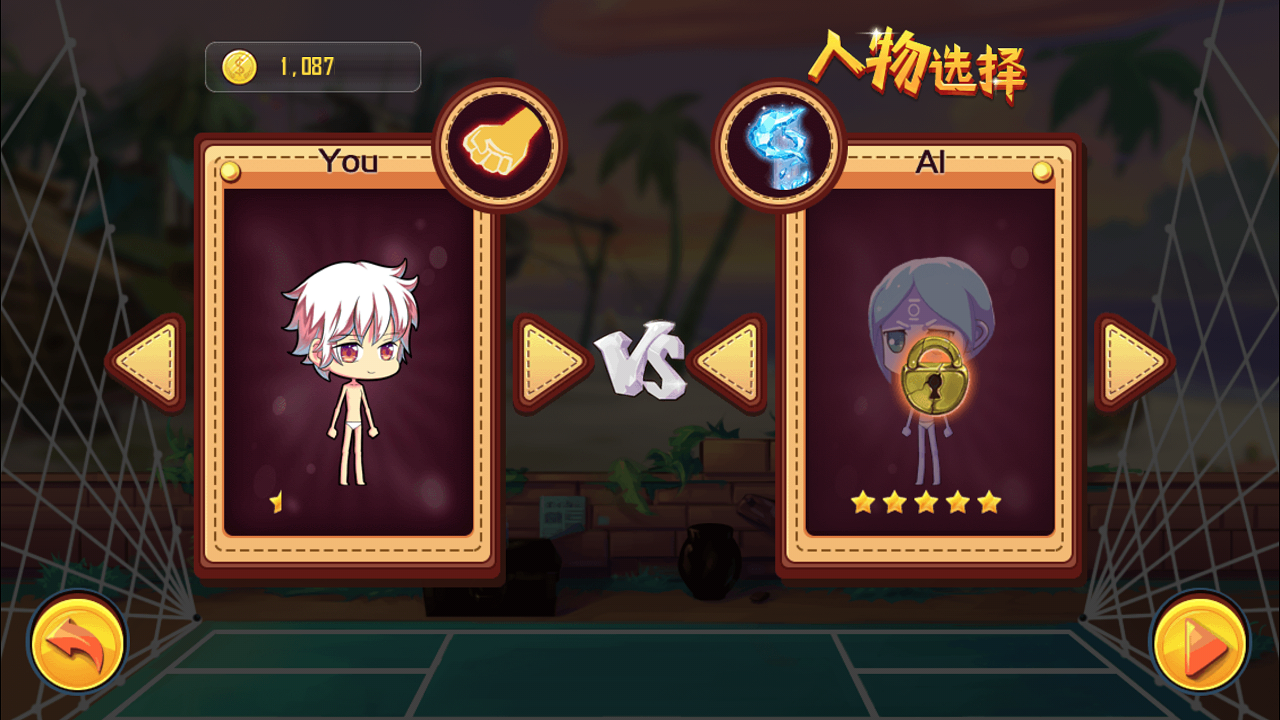Open the 人物选择 title banner
Screen dimensions: 1280x720
point(920,60)
